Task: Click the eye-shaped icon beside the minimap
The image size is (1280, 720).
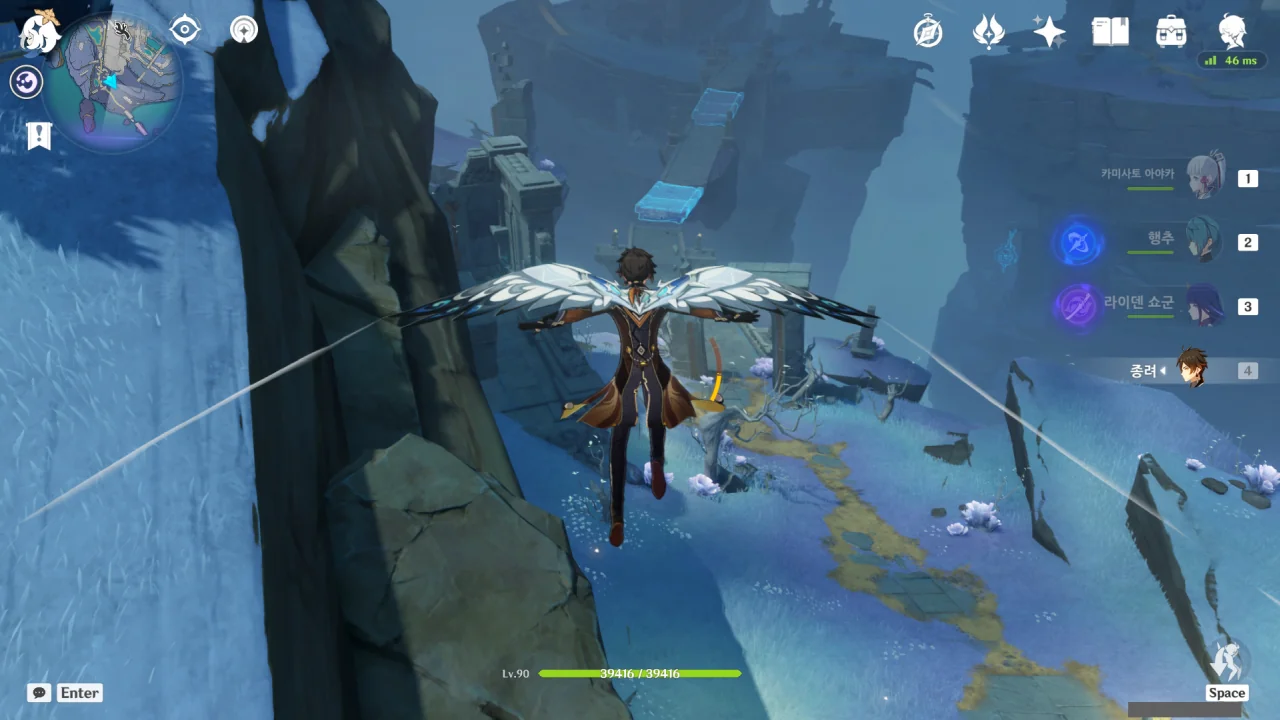Action: tap(185, 30)
